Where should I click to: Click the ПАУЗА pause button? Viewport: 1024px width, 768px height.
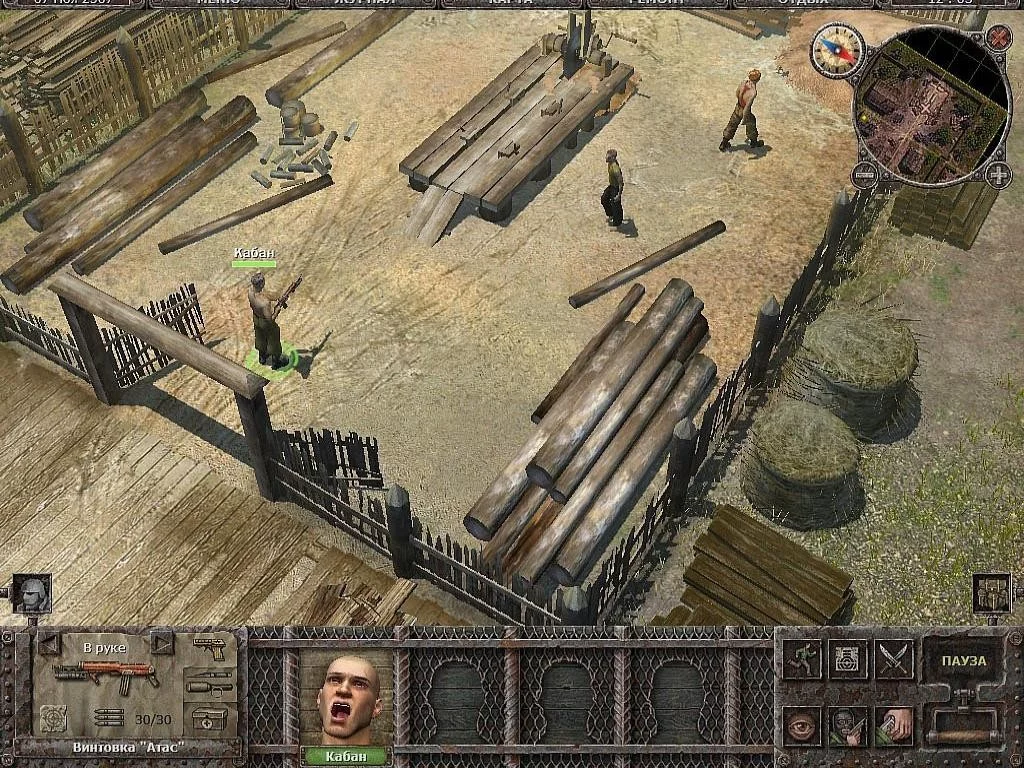click(x=962, y=661)
